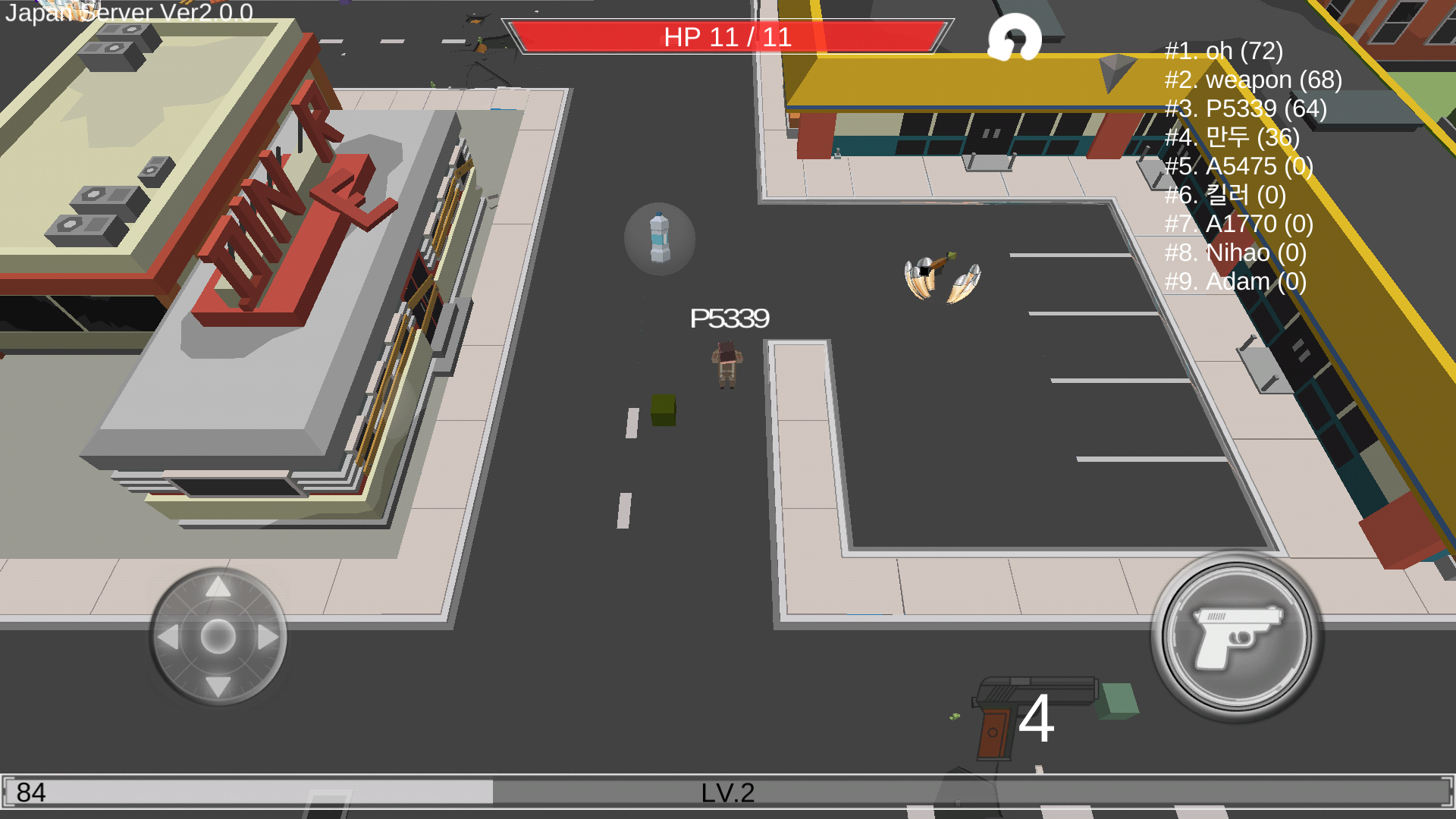Tap the left arrow on the movement joystick
This screenshot has height=819, width=1456.
pos(168,639)
